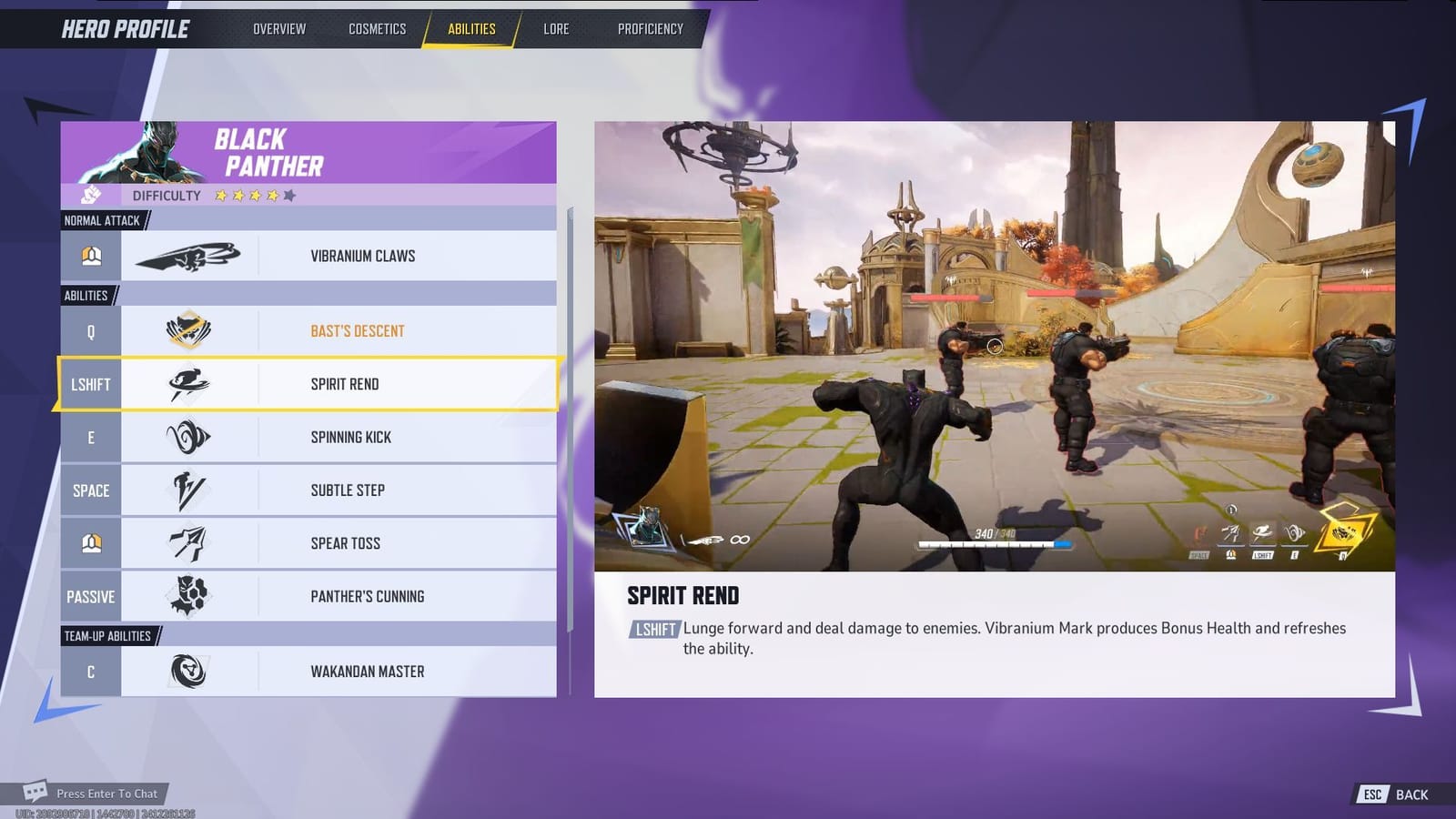Open the Cosmetics tab
1456x819 pixels.
[x=377, y=28]
